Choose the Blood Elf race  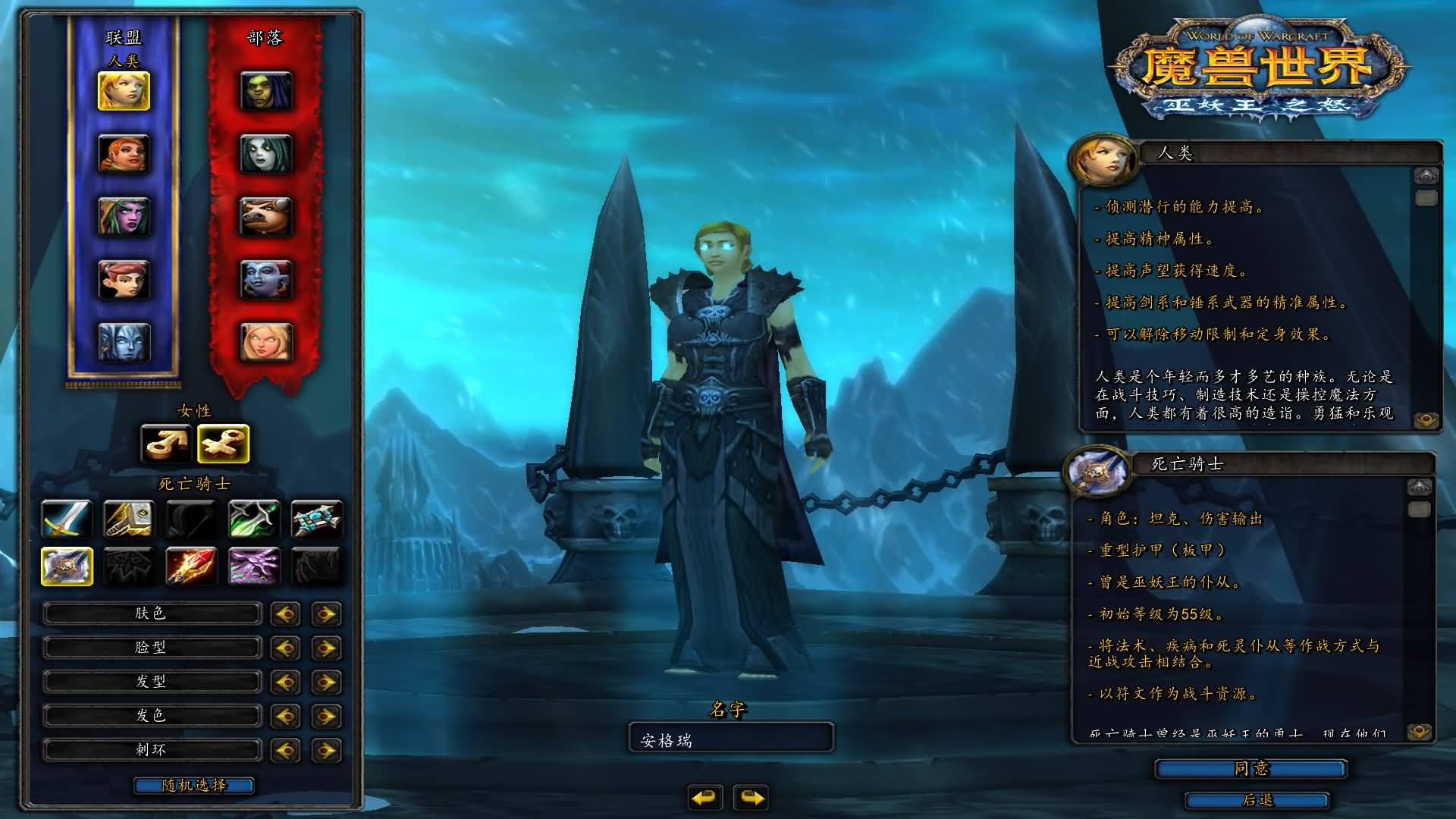[266, 342]
